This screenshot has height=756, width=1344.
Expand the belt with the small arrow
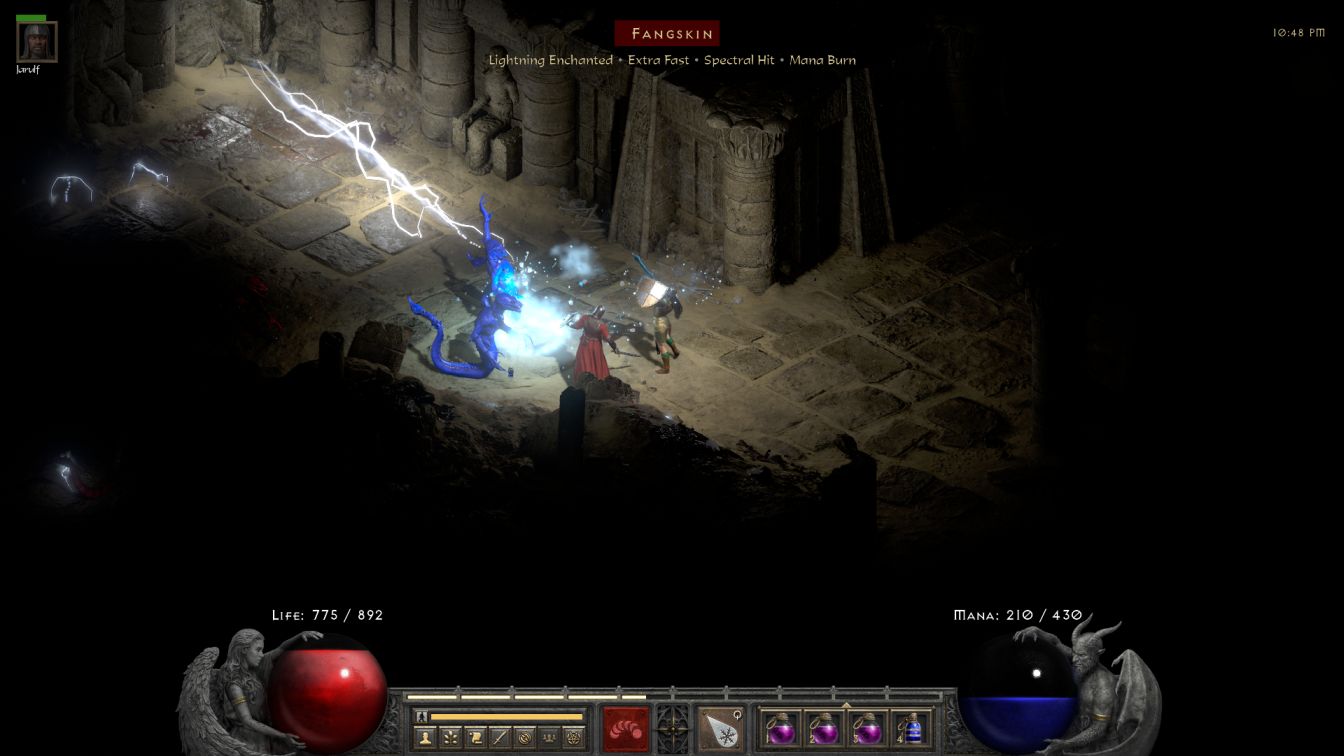pos(846,704)
